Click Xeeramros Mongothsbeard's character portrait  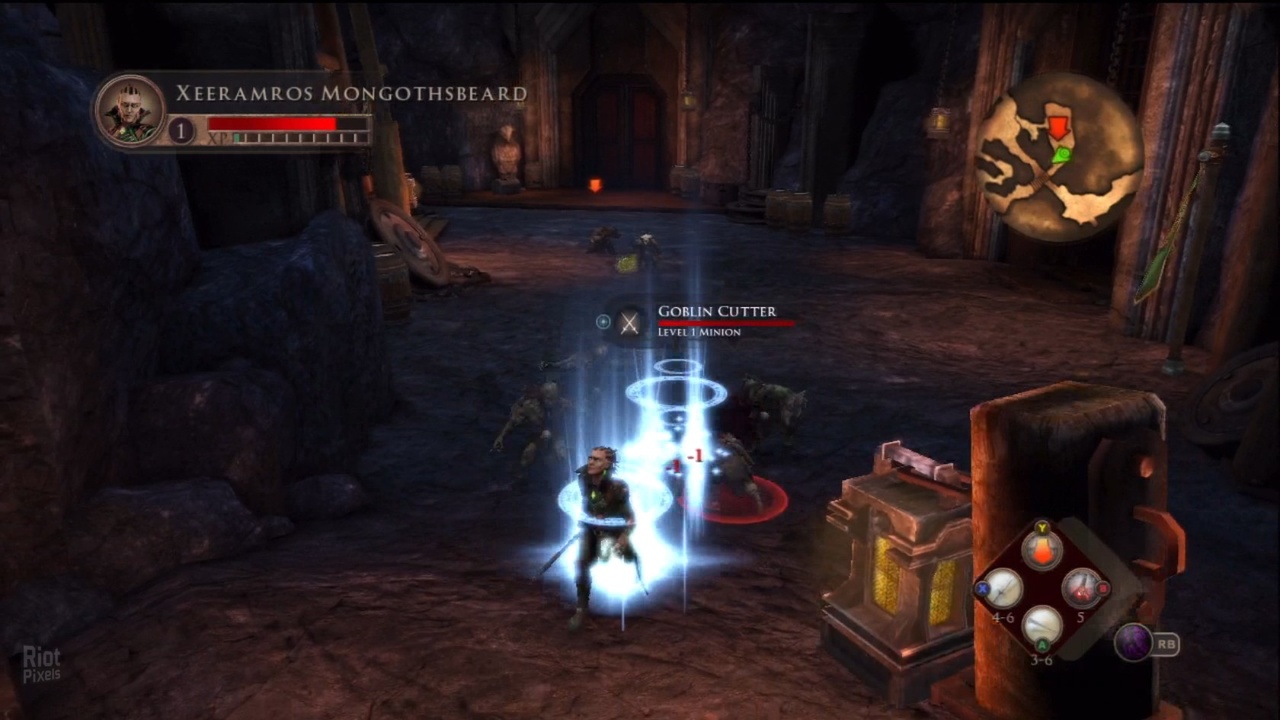pyautogui.click(x=130, y=111)
